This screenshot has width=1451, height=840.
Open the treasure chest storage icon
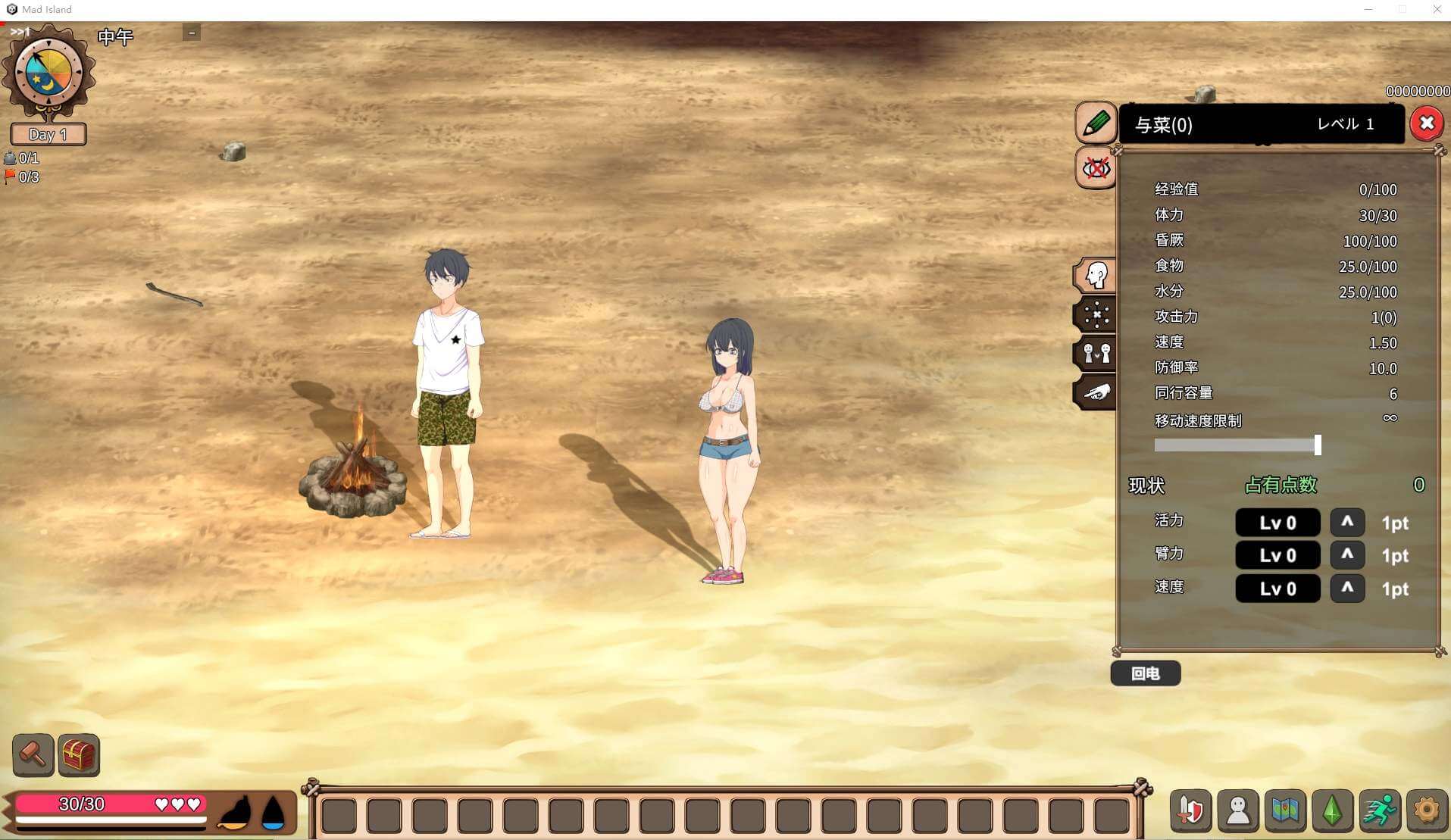pos(78,754)
